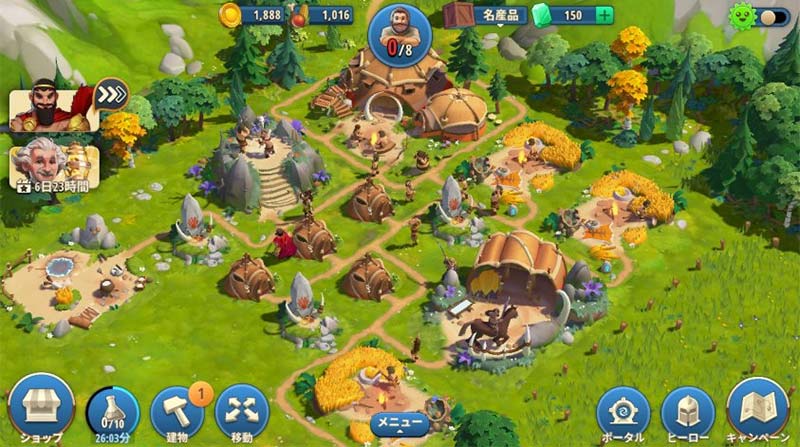
Task: Open the メニュー menu tab
Action: coord(399,425)
